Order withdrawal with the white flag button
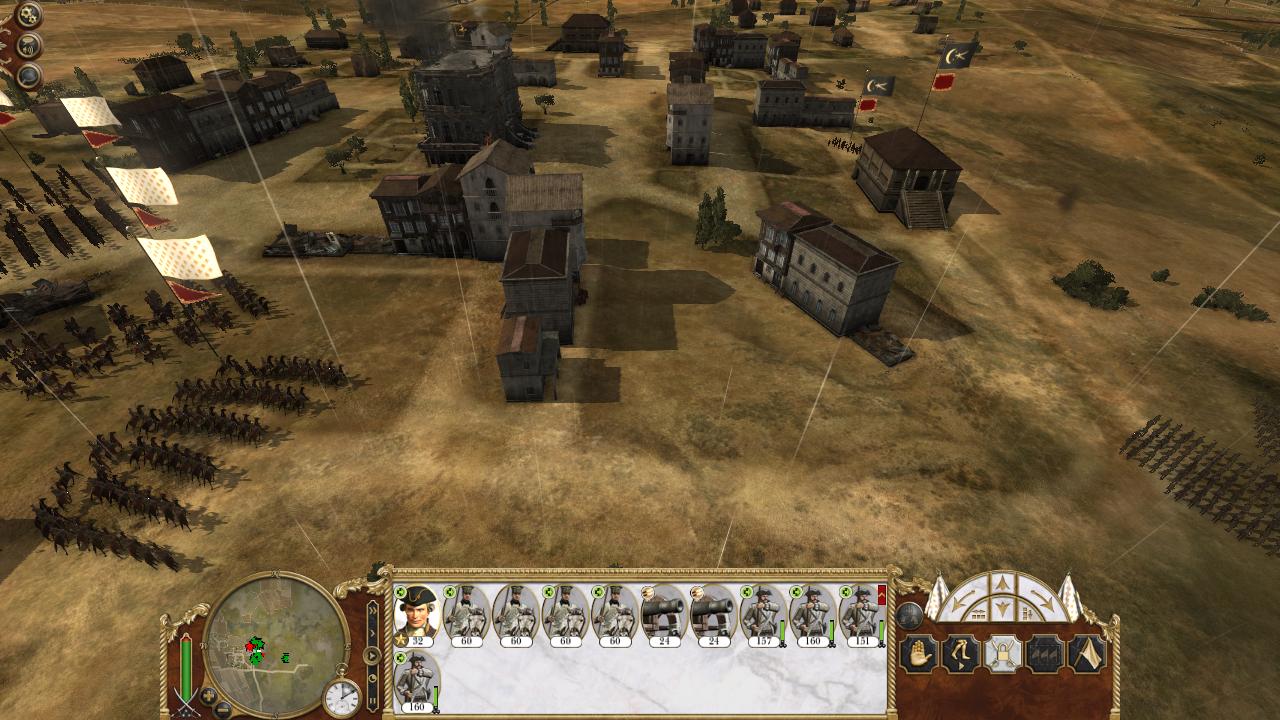The width and height of the screenshot is (1280, 720). (1087, 654)
